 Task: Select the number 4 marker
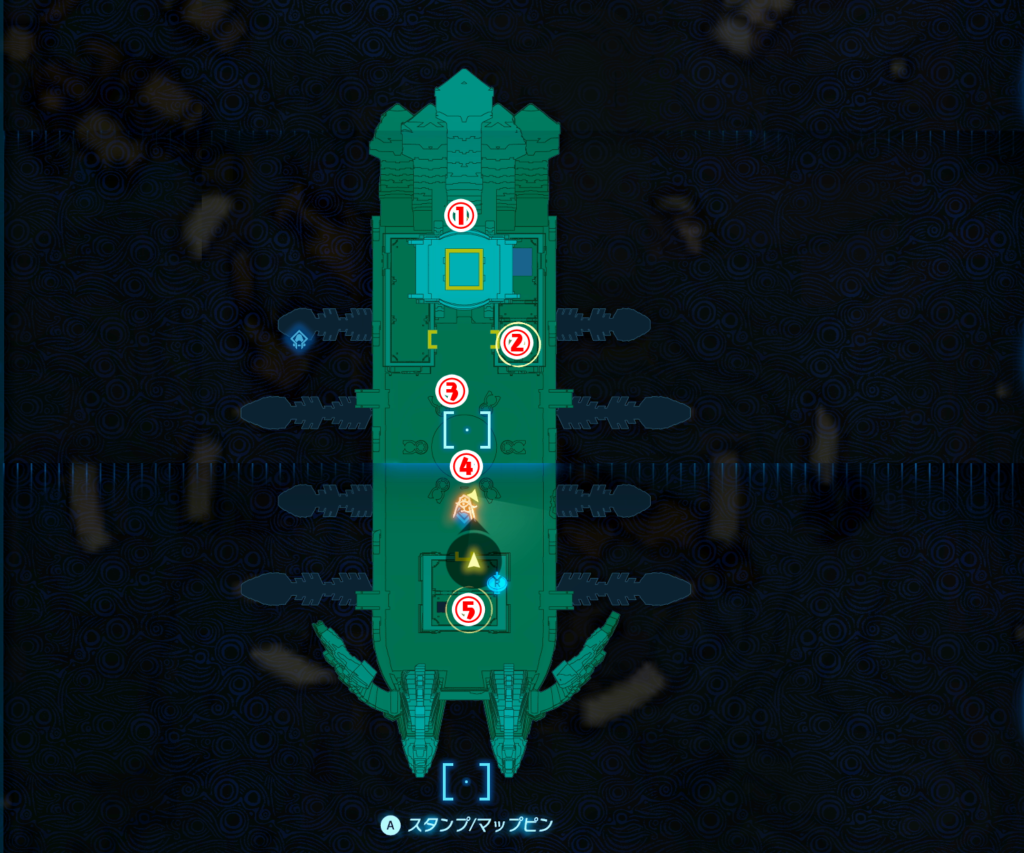click(x=465, y=465)
